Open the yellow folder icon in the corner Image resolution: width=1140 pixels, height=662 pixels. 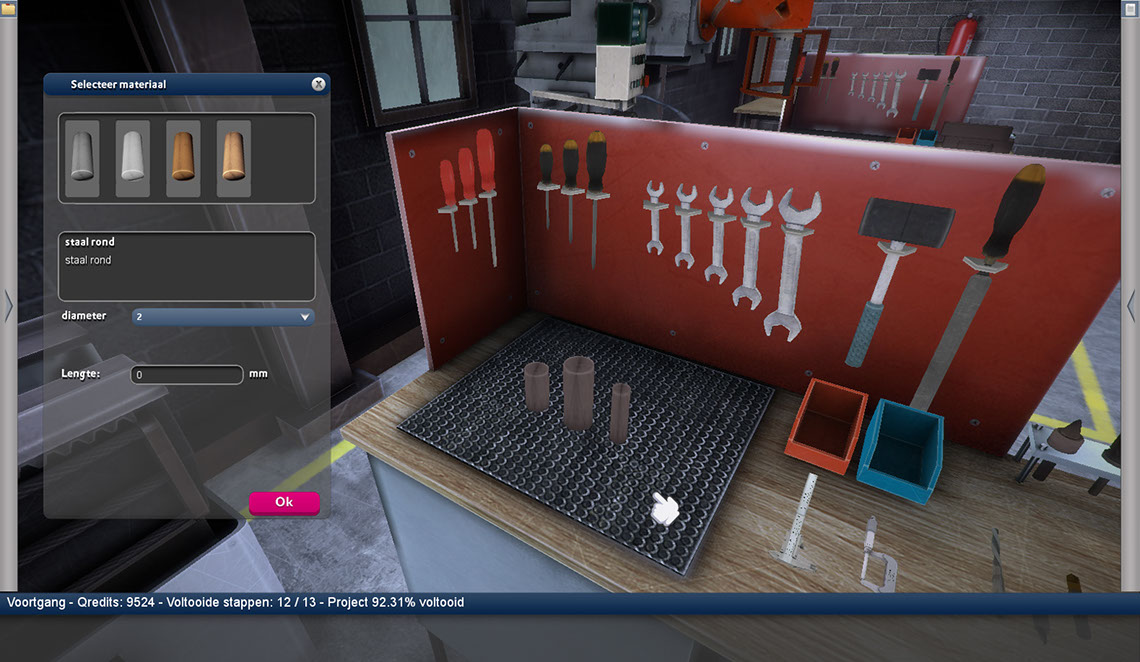(x=8, y=8)
